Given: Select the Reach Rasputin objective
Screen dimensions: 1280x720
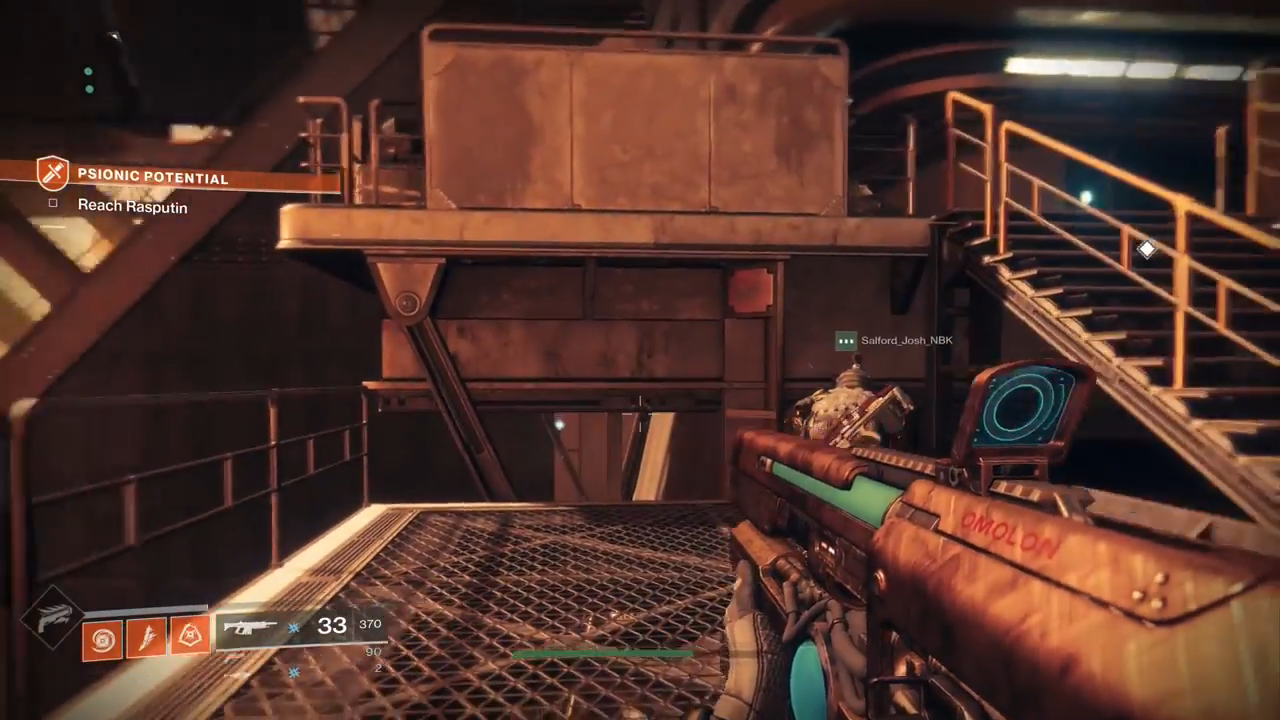Looking at the screenshot, I should [132, 206].
